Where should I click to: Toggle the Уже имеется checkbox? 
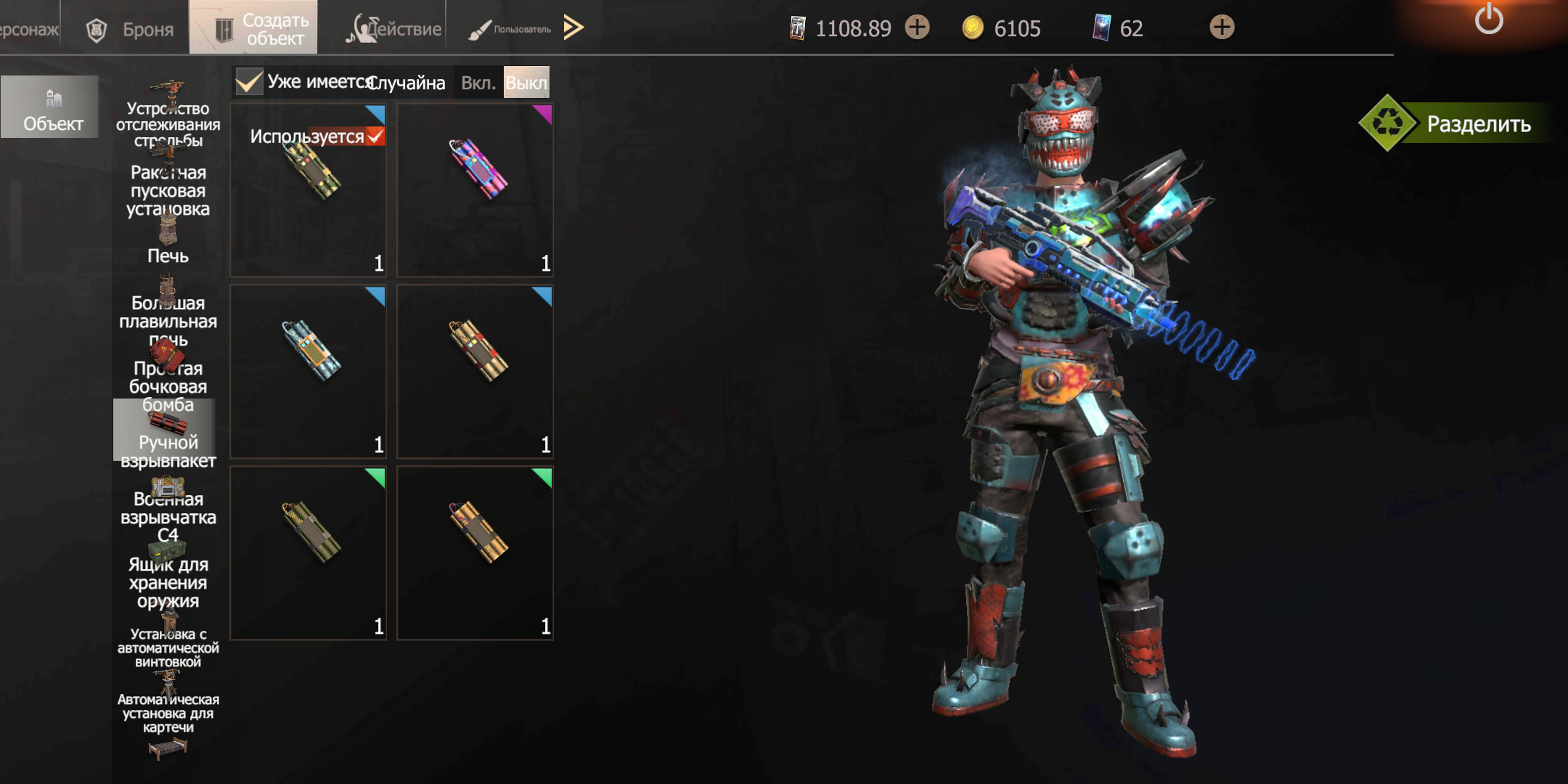249,82
